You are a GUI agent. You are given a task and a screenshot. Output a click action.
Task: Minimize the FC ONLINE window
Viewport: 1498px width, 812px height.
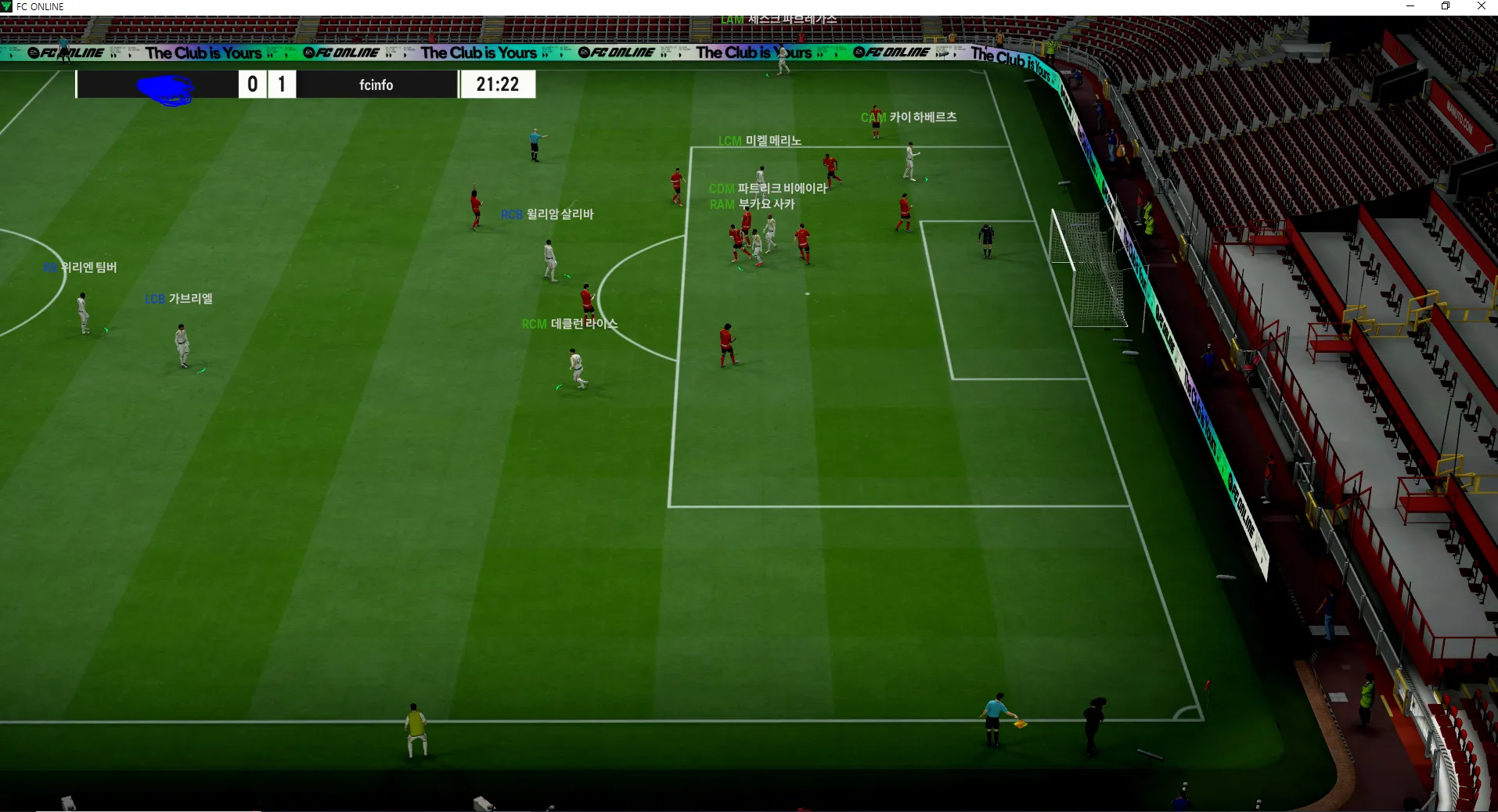point(1410,6)
